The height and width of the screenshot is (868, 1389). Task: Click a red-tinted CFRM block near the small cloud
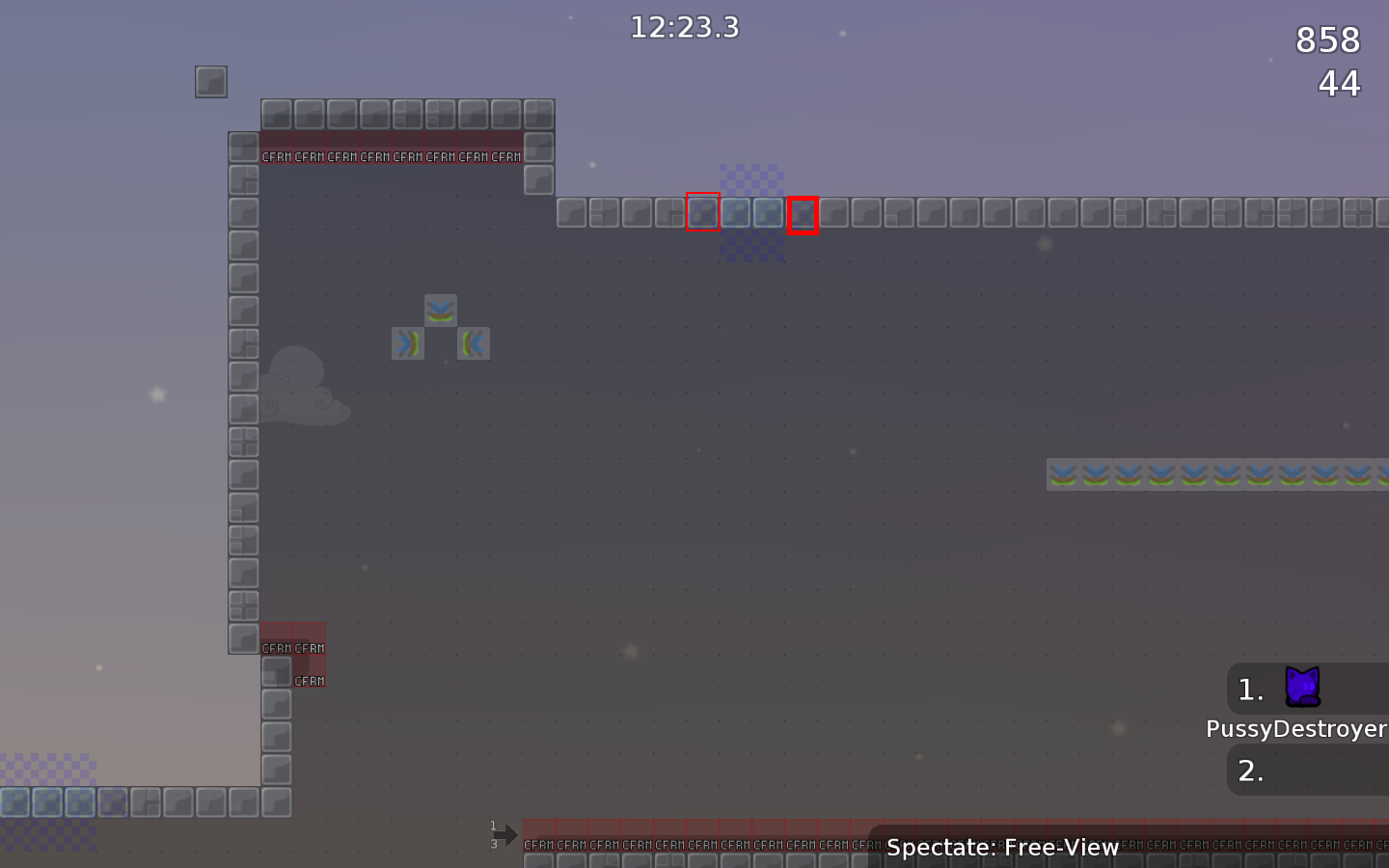point(309,646)
